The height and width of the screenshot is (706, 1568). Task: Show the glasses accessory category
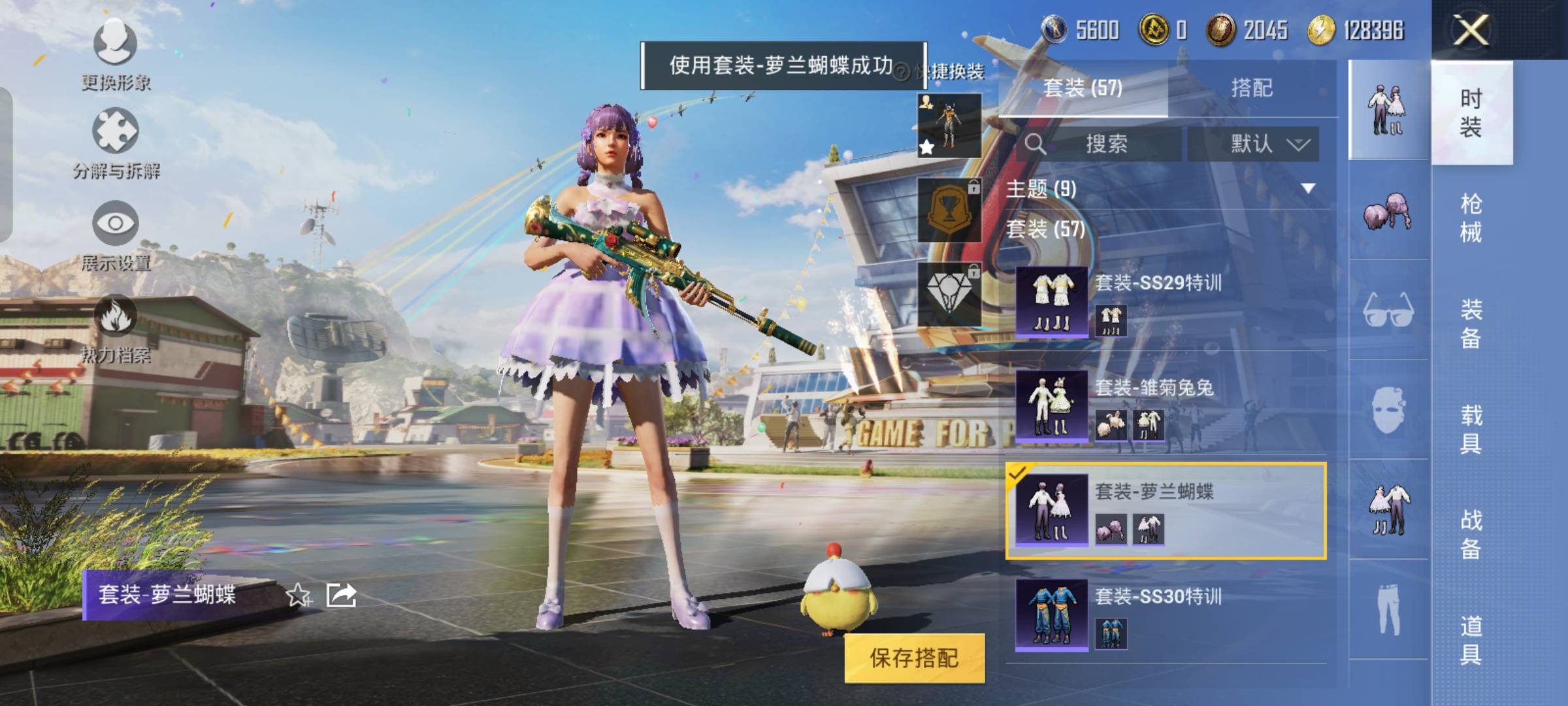click(1388, 310)
